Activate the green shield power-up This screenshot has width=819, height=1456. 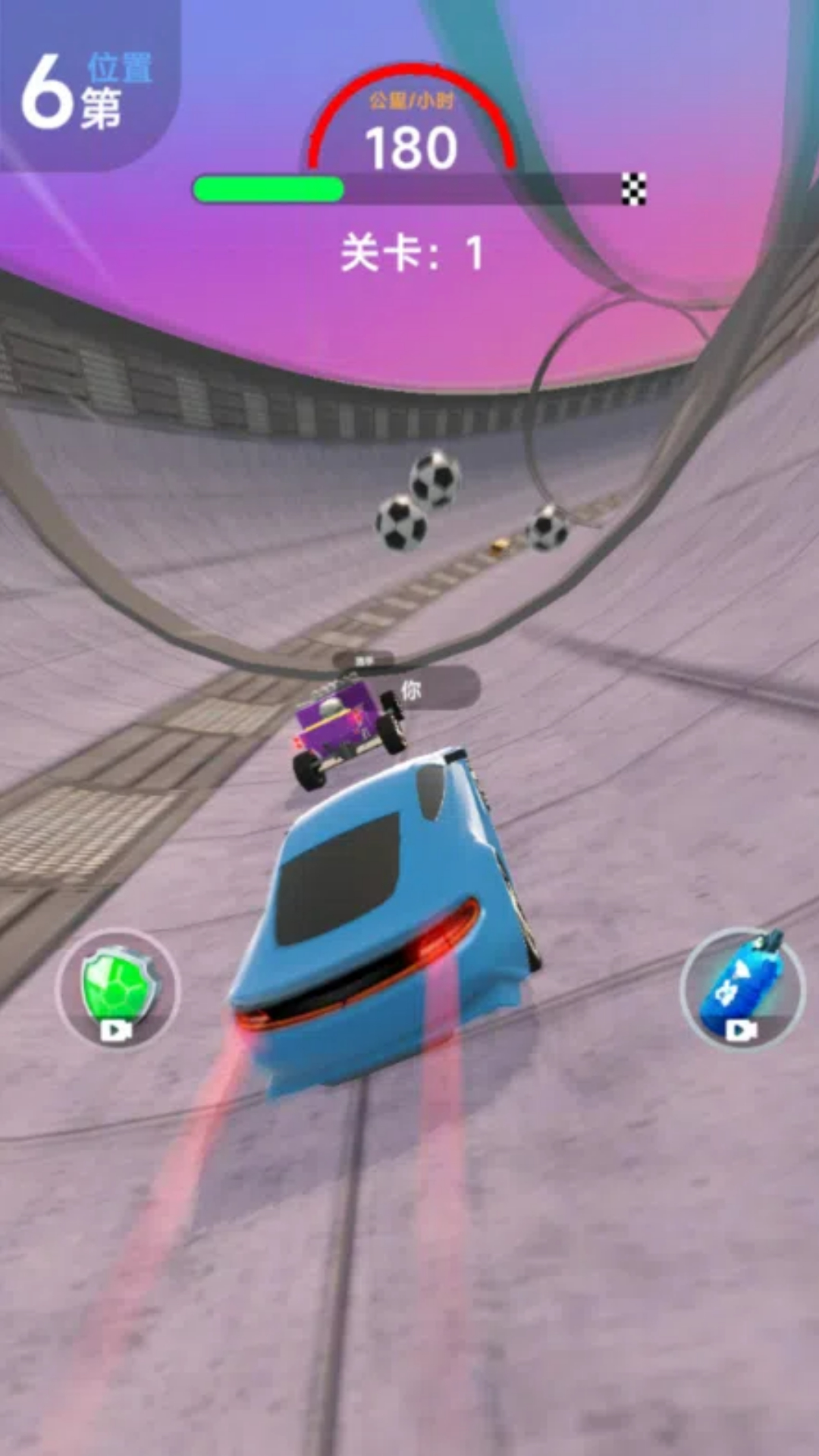click(118, 989)
